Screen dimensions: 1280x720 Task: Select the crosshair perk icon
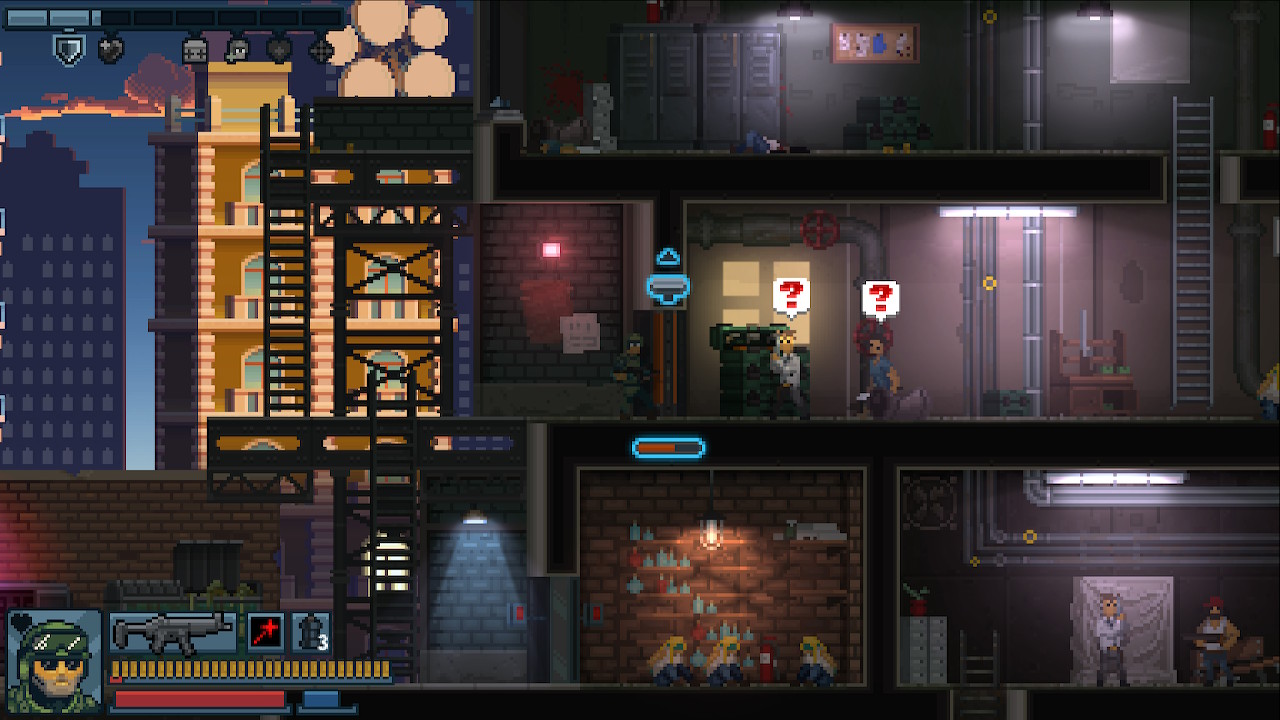(x=322, y=50)
